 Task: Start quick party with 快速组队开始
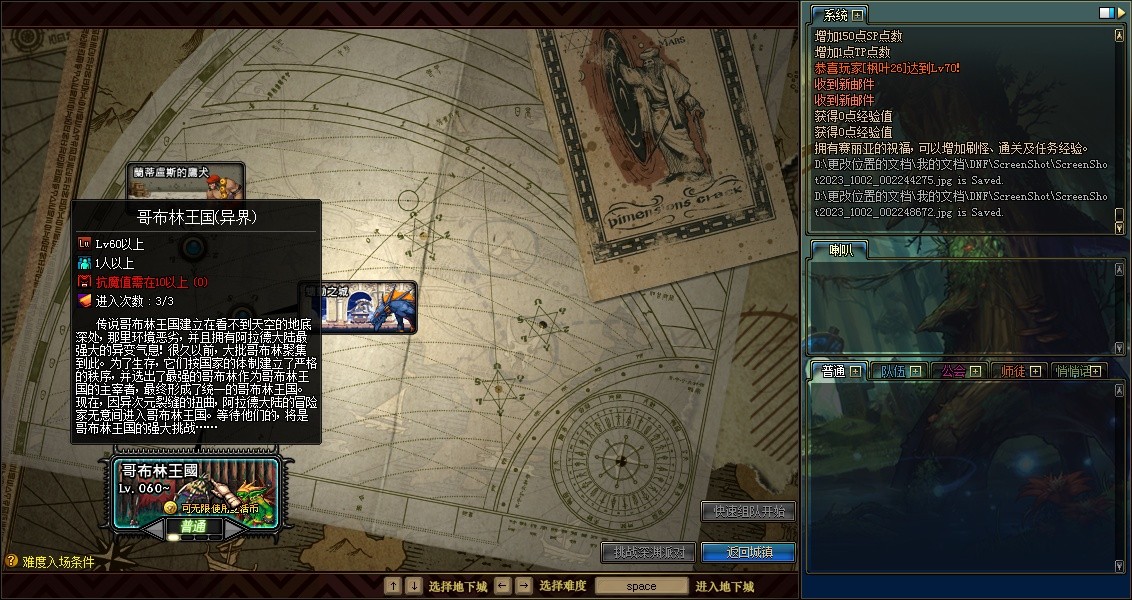748,510
